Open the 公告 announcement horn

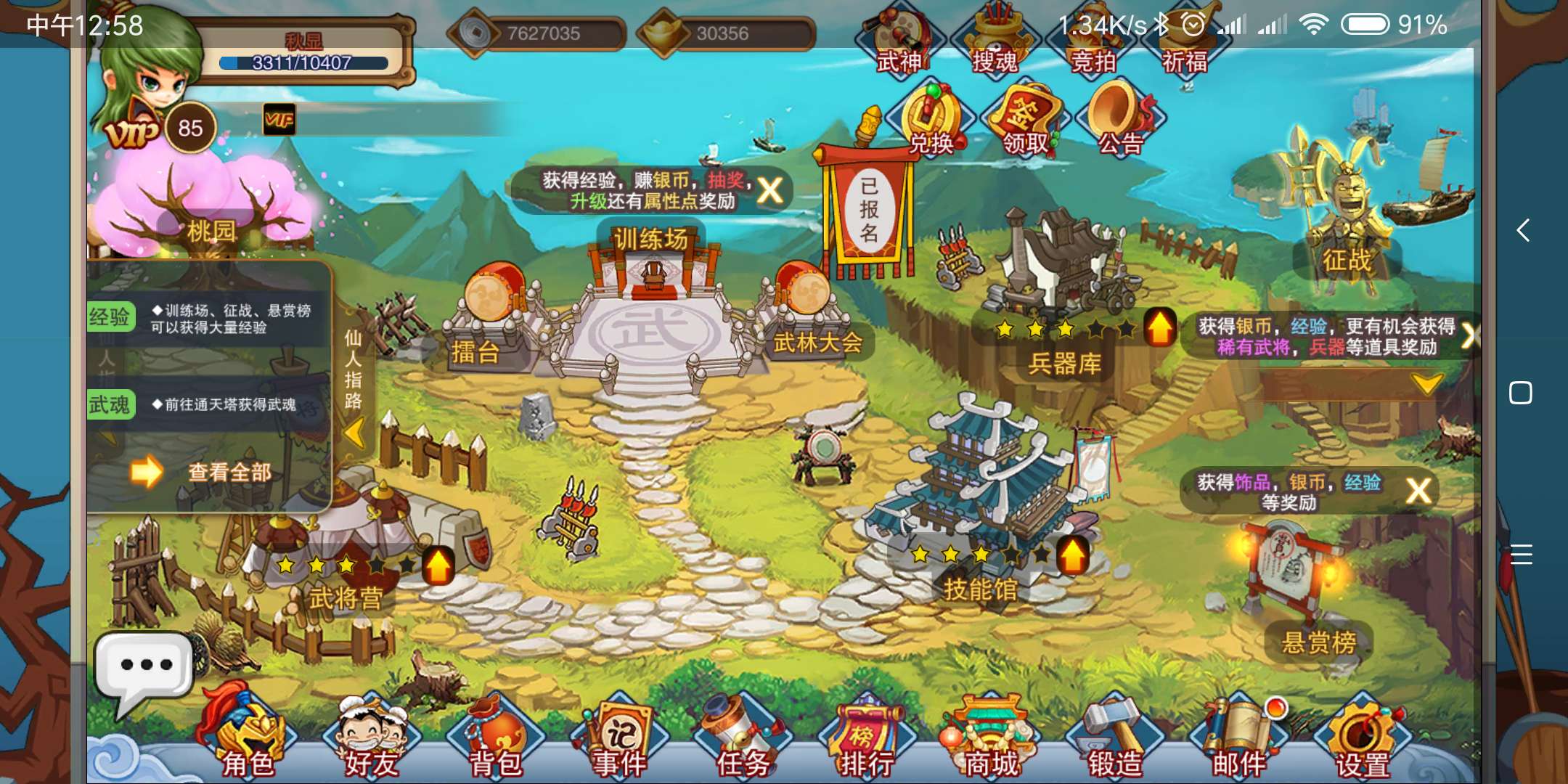pyautogui.click(x=1120, y=120)
